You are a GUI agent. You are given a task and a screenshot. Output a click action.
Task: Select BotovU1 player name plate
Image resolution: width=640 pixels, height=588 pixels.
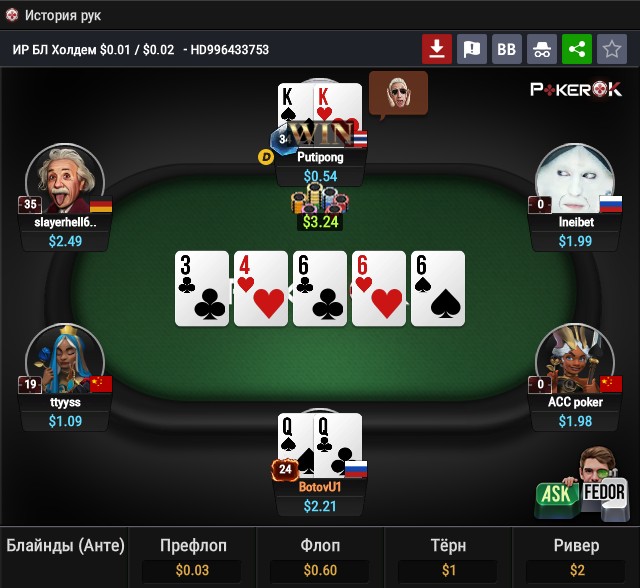tap(320, 487)
